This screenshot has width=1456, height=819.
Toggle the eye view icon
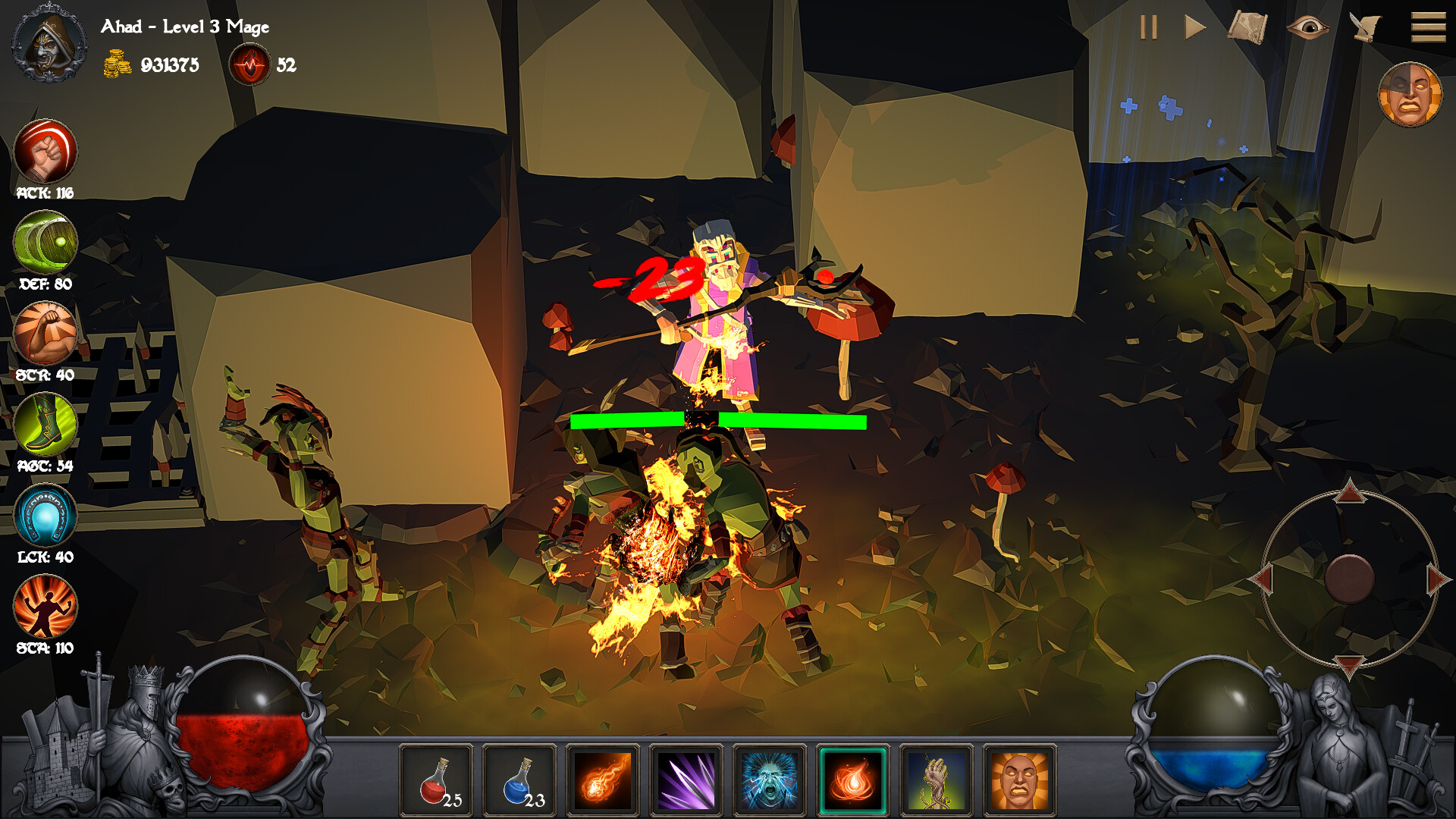tap(1307, 28)
